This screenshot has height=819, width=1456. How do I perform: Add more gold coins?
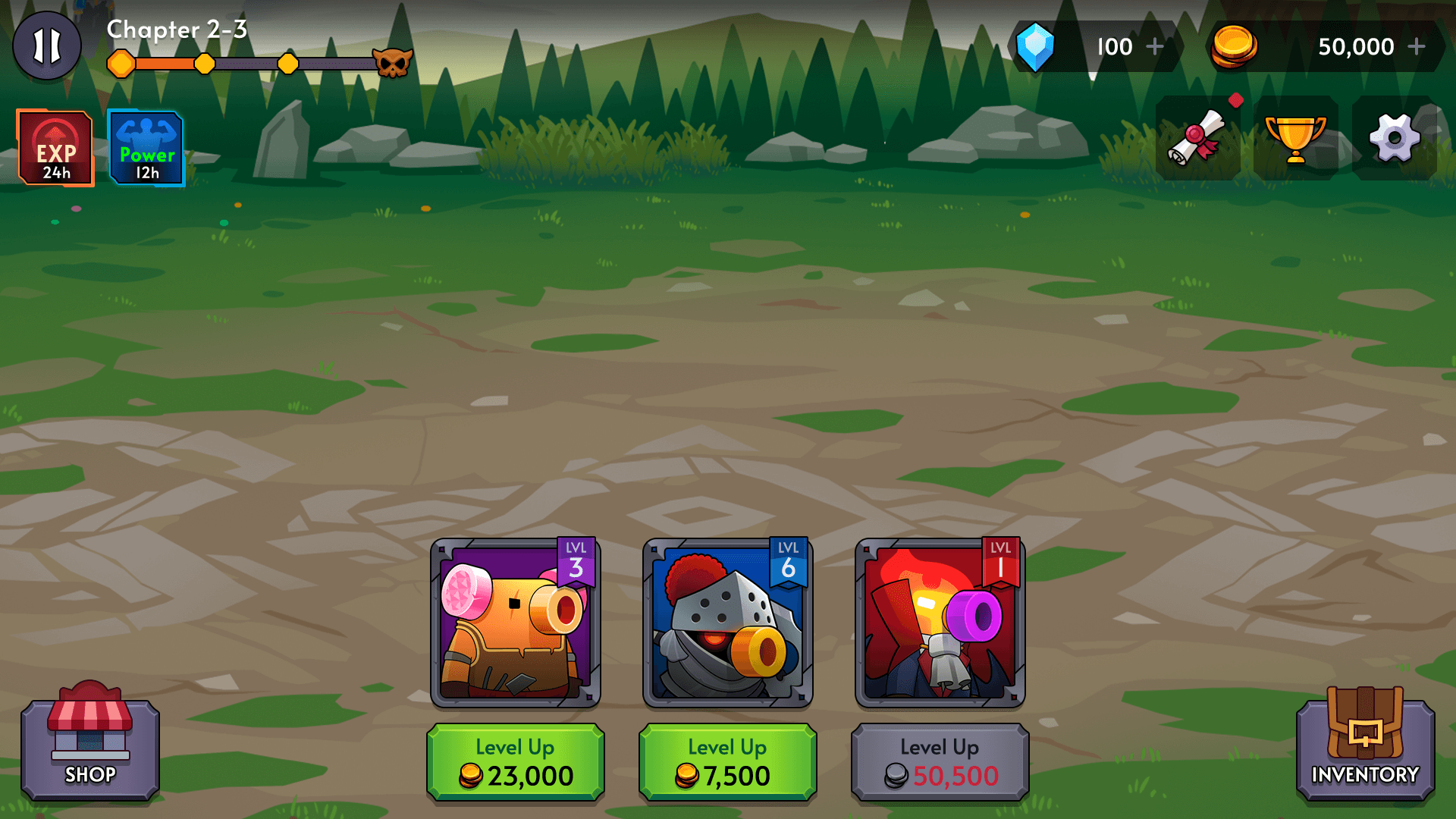pos(1416,47)
